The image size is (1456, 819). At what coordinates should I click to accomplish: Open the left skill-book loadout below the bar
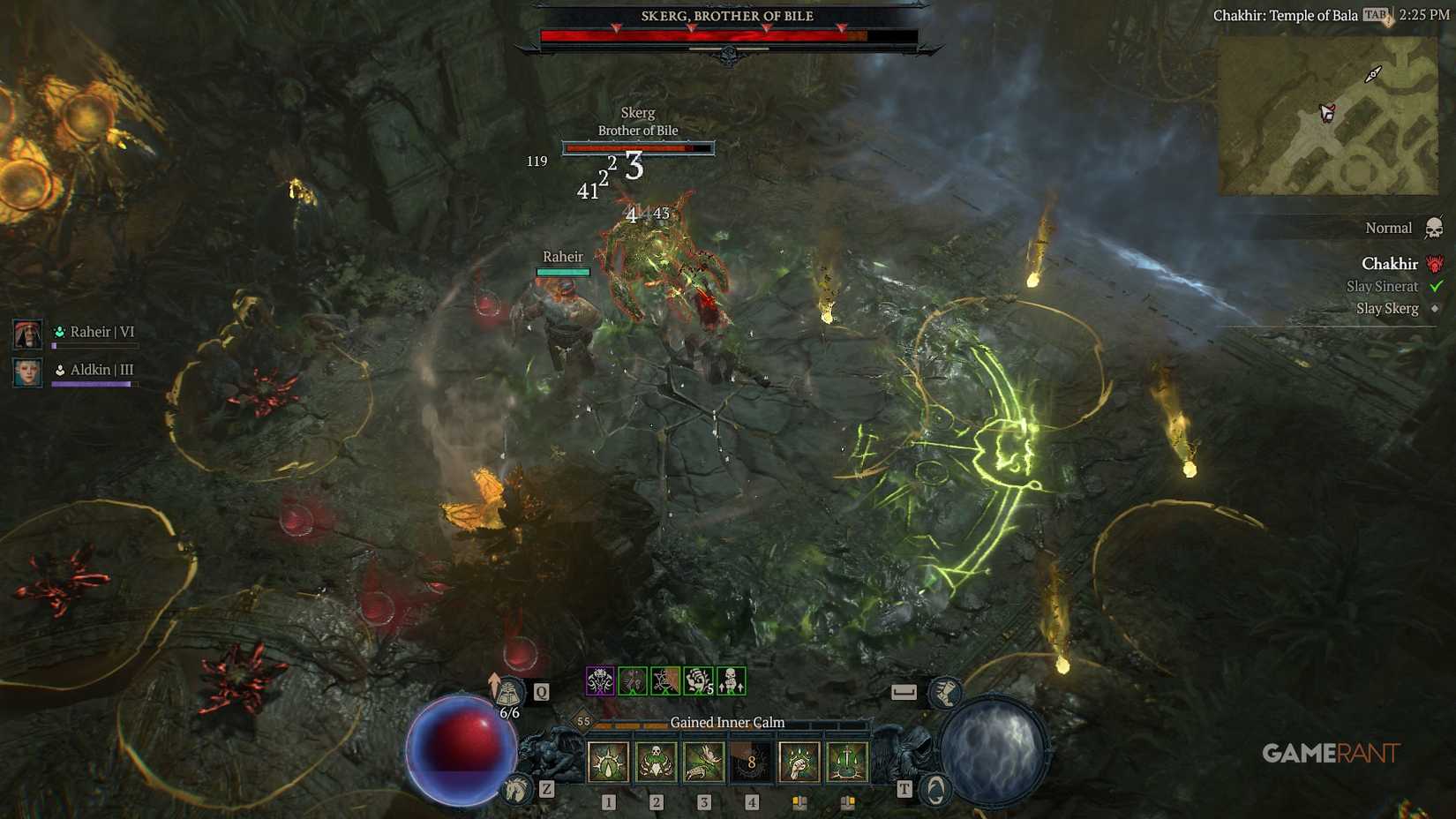[x=799, y=800]
